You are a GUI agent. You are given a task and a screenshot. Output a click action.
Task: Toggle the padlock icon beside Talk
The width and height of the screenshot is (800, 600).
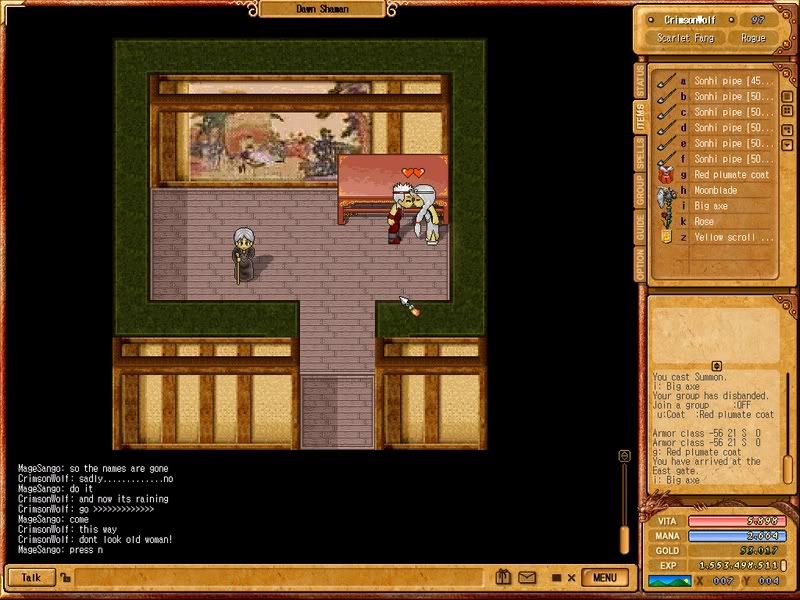point(64,577)
